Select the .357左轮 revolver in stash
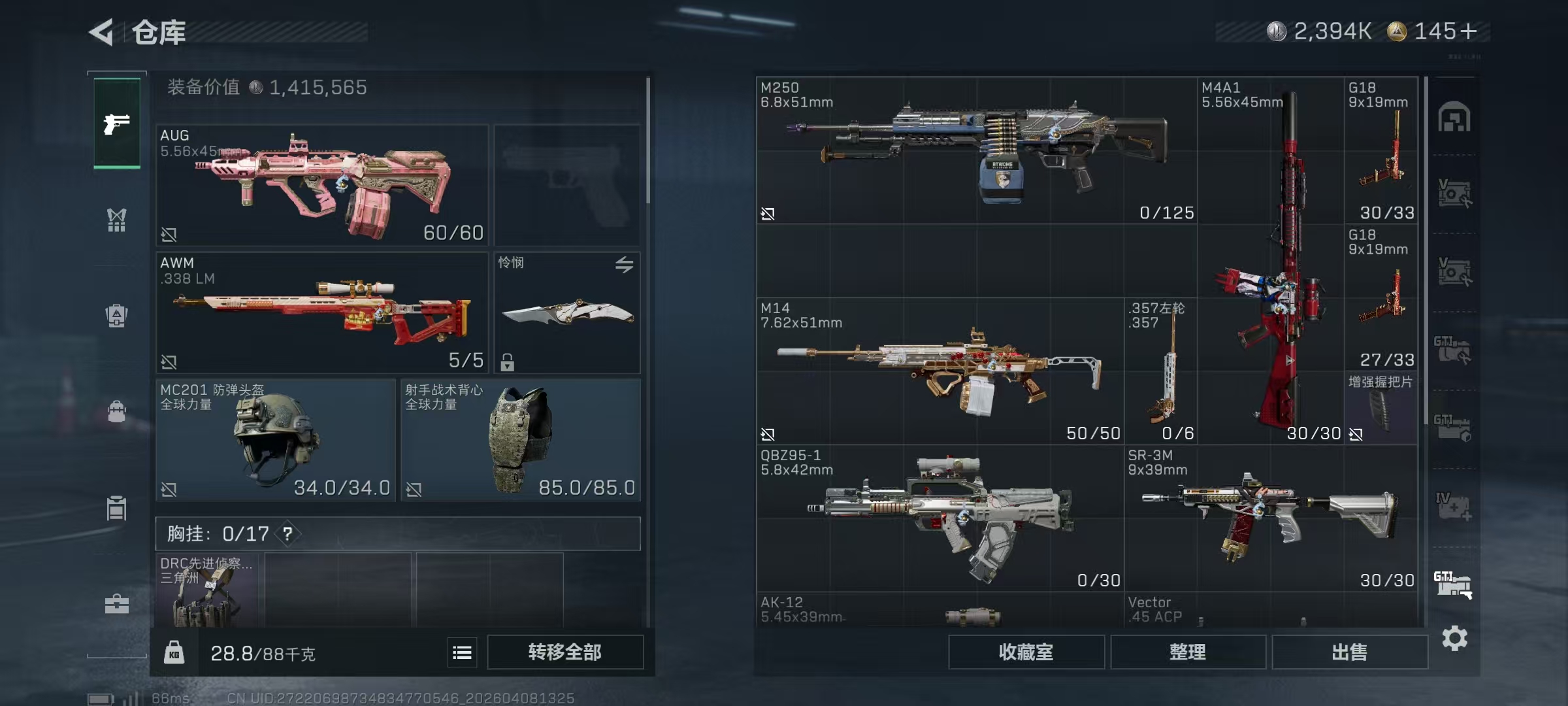The width and height of the screenshot is (1568, 706). (1160, 371)
